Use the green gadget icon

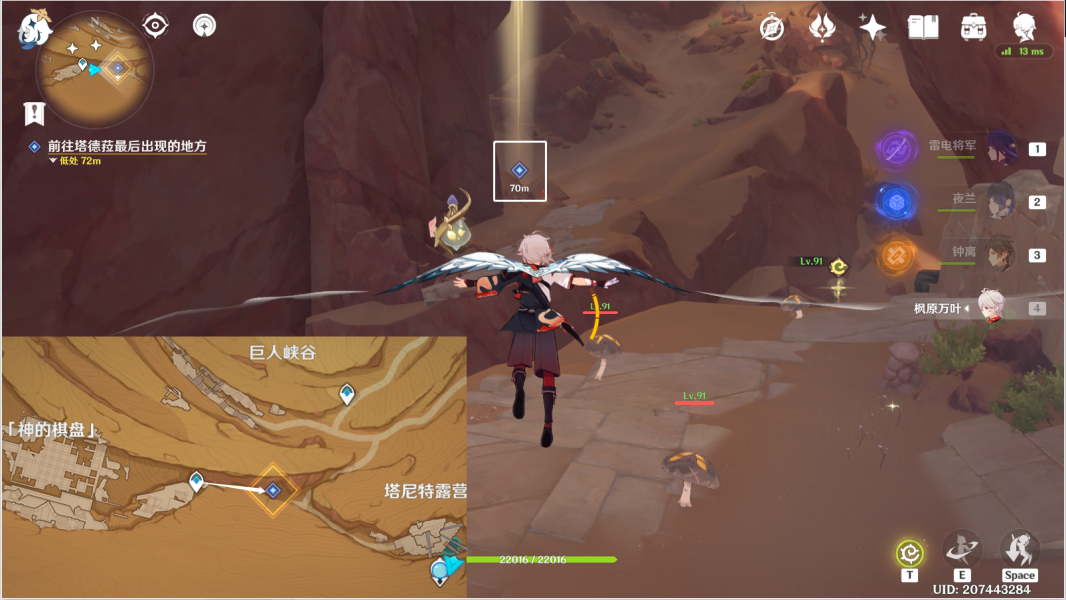point(909,552)
